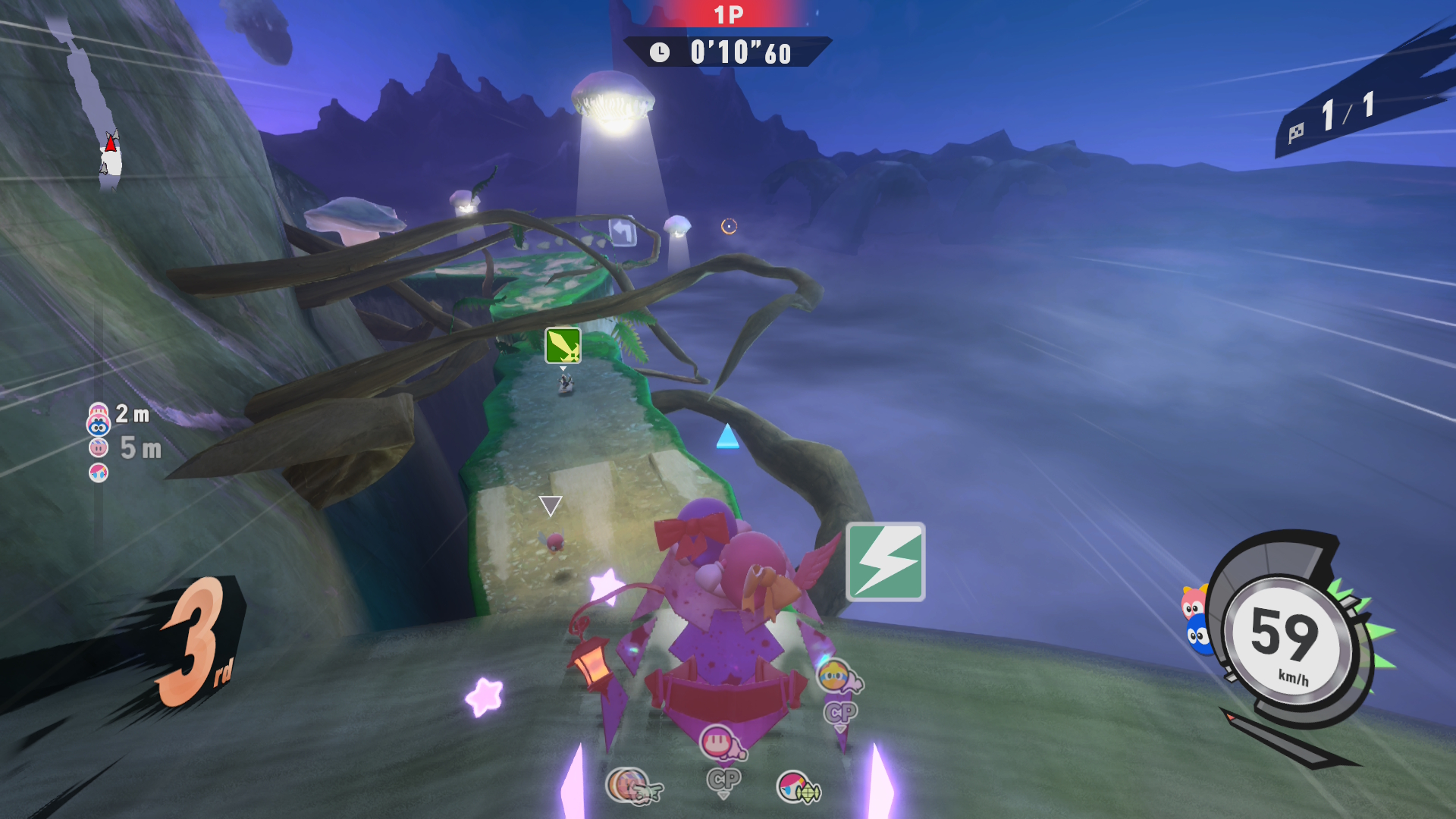Viewport: 1456px width, 819px height.
Task: Choose the rider icon with green candy
Action: 795,787
